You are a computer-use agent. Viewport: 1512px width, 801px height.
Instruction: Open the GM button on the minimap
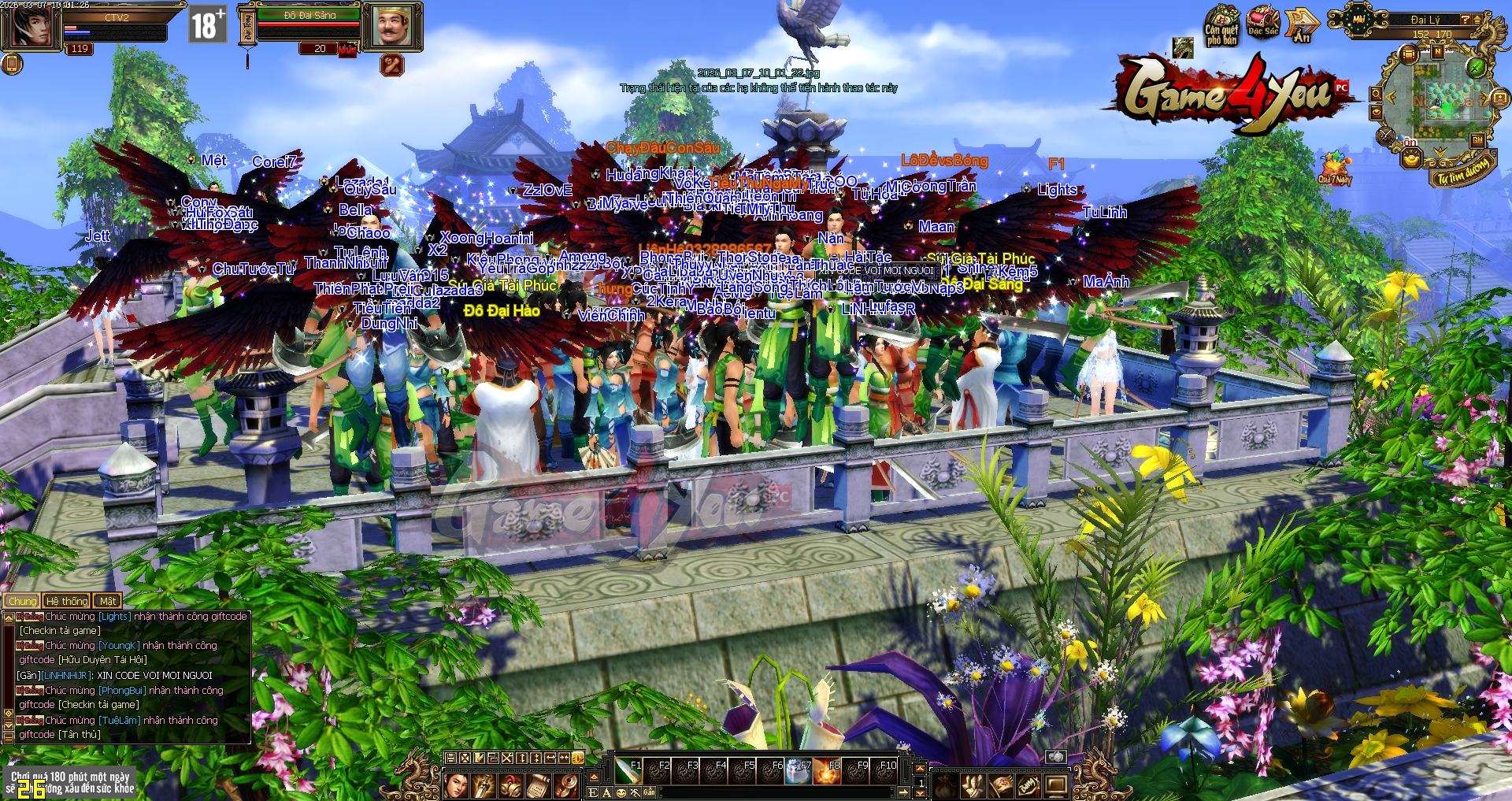1477,140
